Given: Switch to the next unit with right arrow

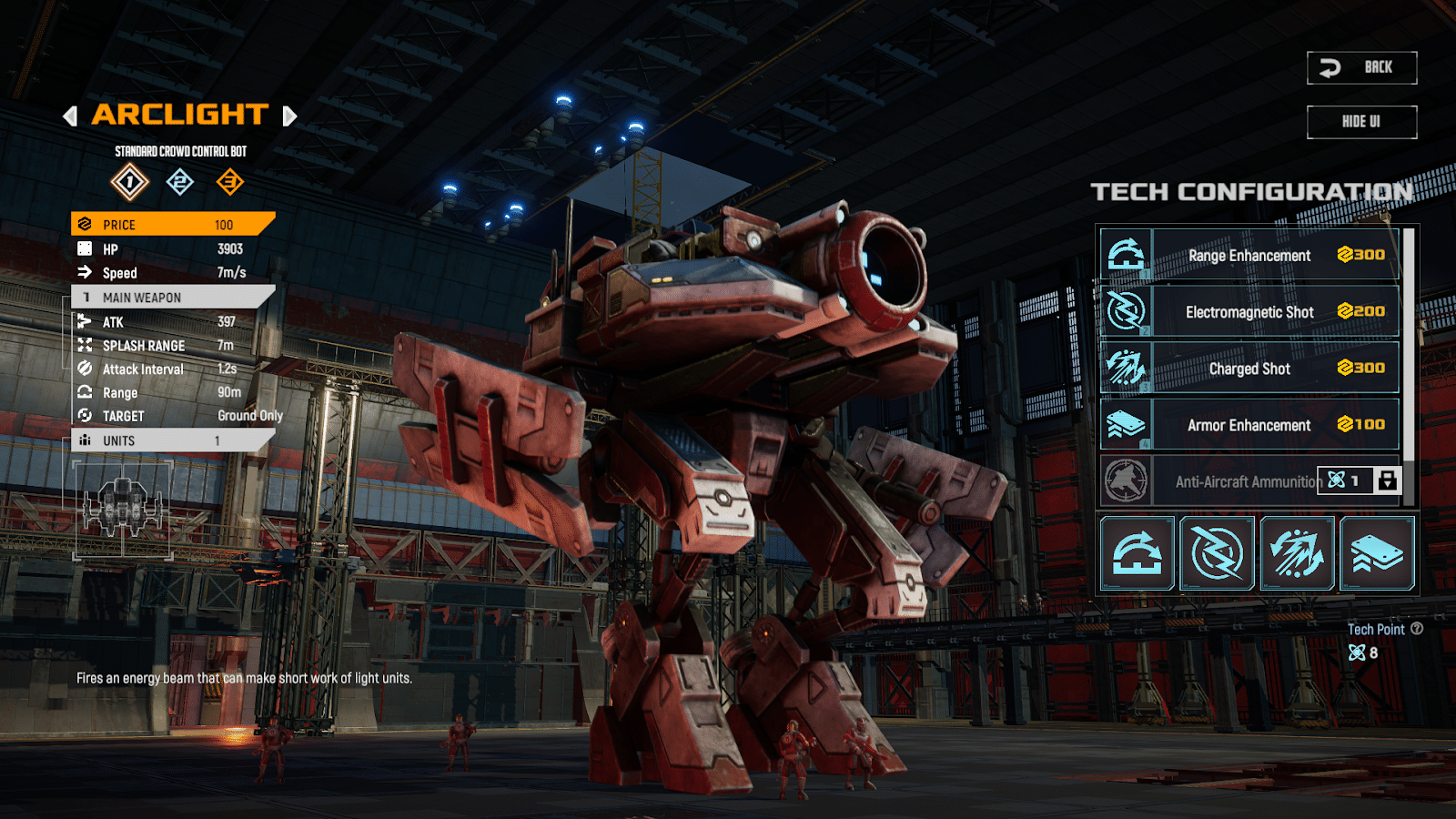Looking at the screenshot, I should 289,116.
